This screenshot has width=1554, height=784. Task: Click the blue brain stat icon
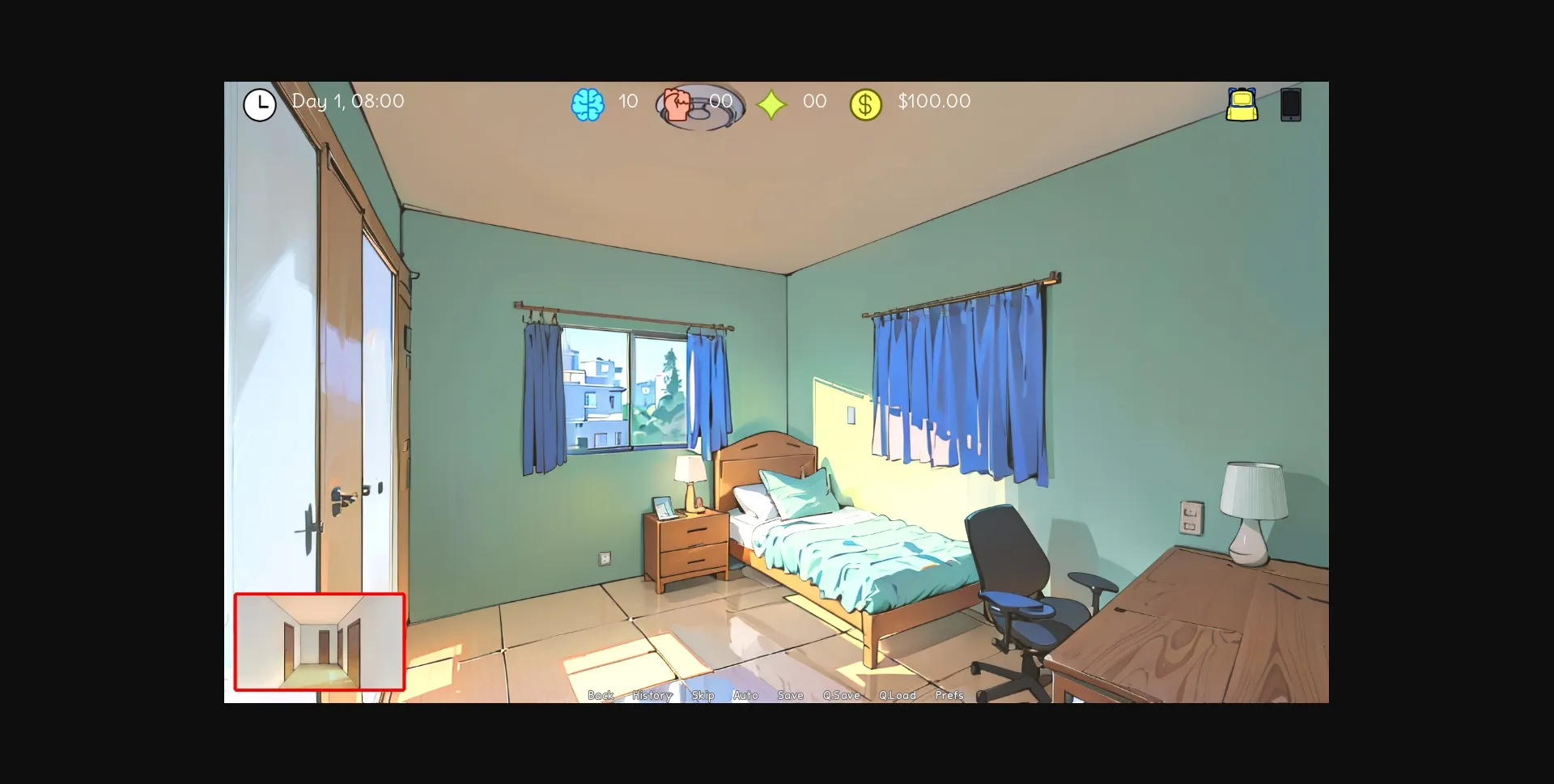click(x=590, y=102)
